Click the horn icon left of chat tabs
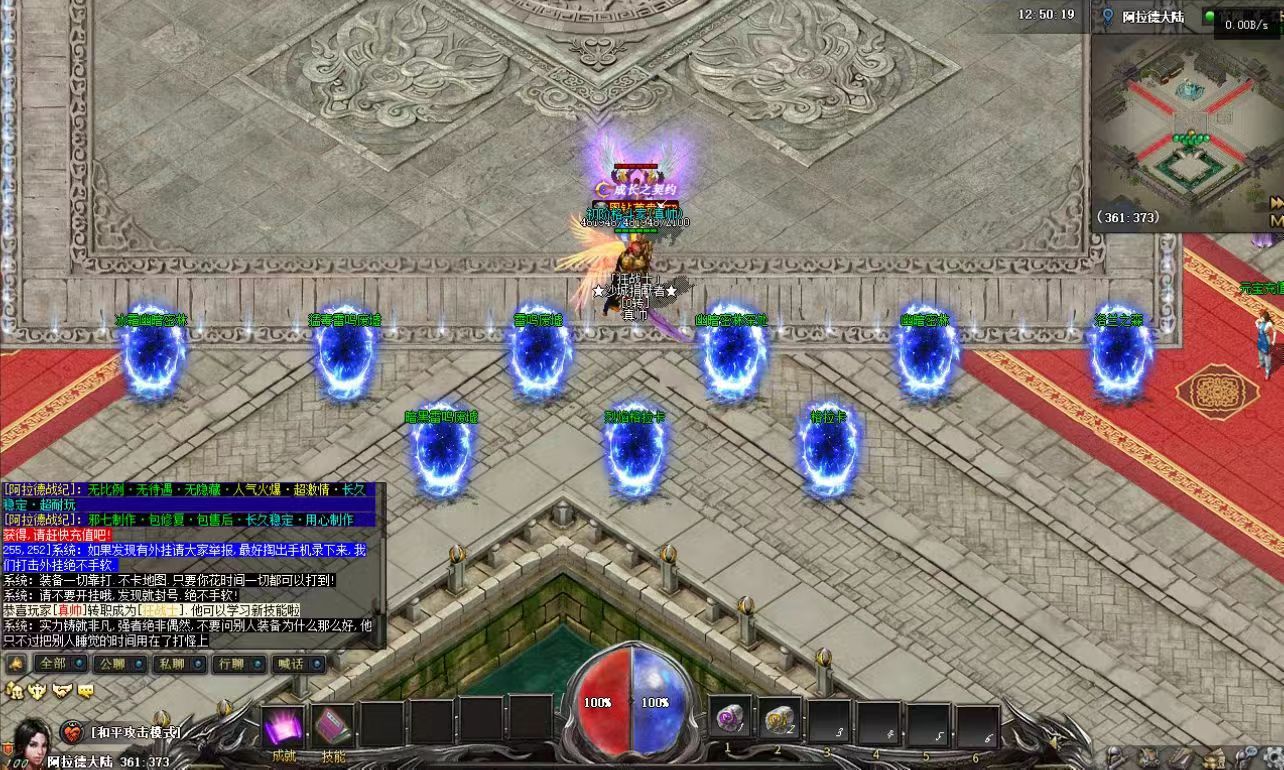 [x=15, y=663]
